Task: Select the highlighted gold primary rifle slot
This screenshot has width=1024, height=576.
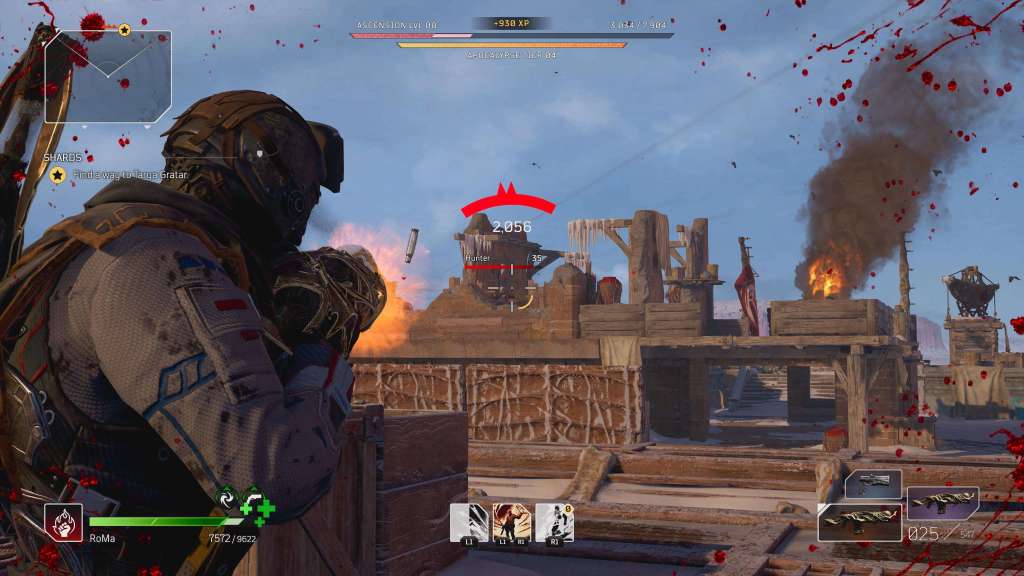Action: (860, 522)
